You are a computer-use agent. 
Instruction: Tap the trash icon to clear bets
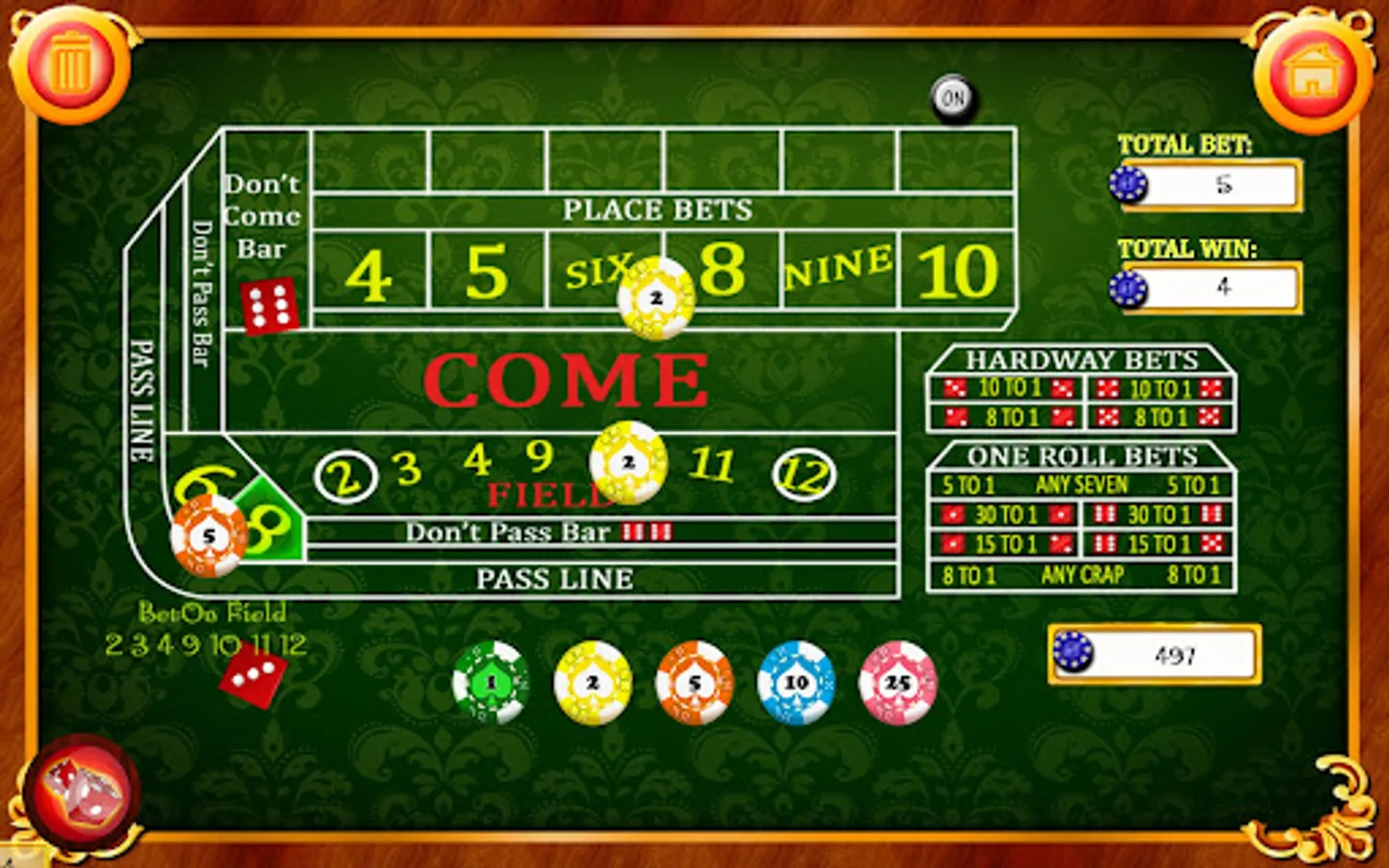[x=69, y=63]
